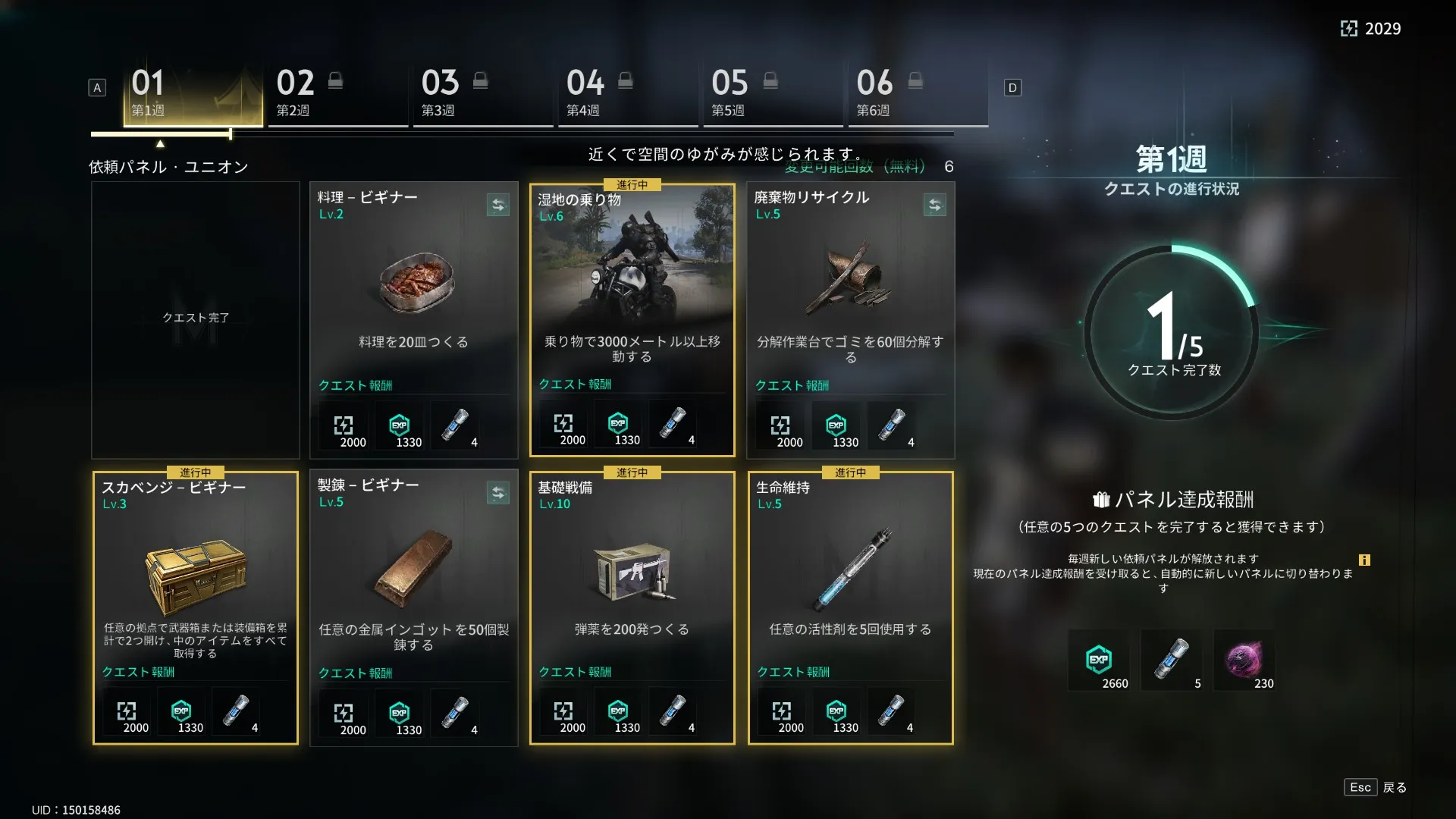Click the swap icon on 製錬 – ビギナー
Image resolution: width=1456 pixels, height=819 pixels.
pyautogui.click(x=497, y=493)
